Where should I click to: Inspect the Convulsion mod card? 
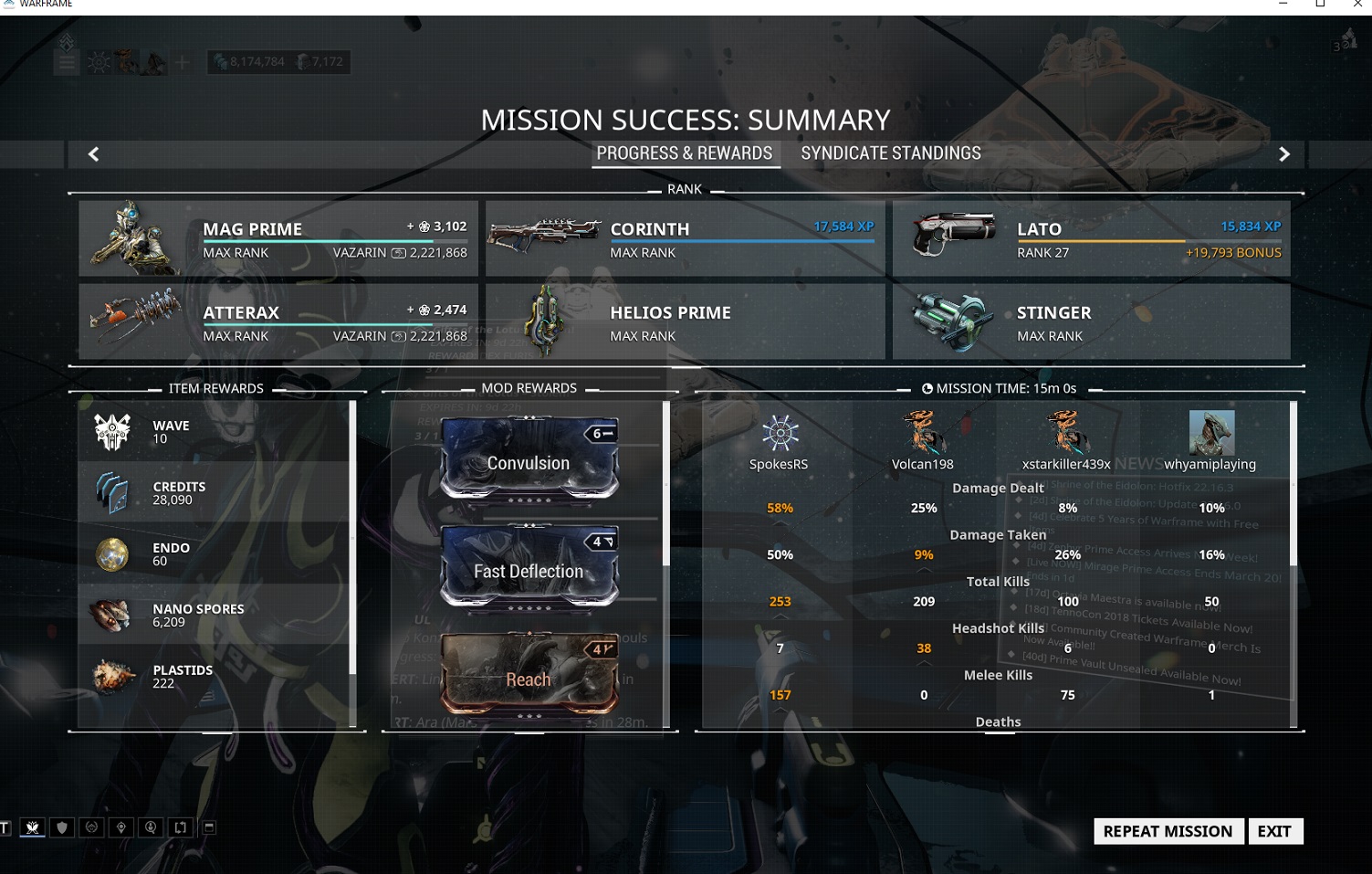tap(529, 458)
